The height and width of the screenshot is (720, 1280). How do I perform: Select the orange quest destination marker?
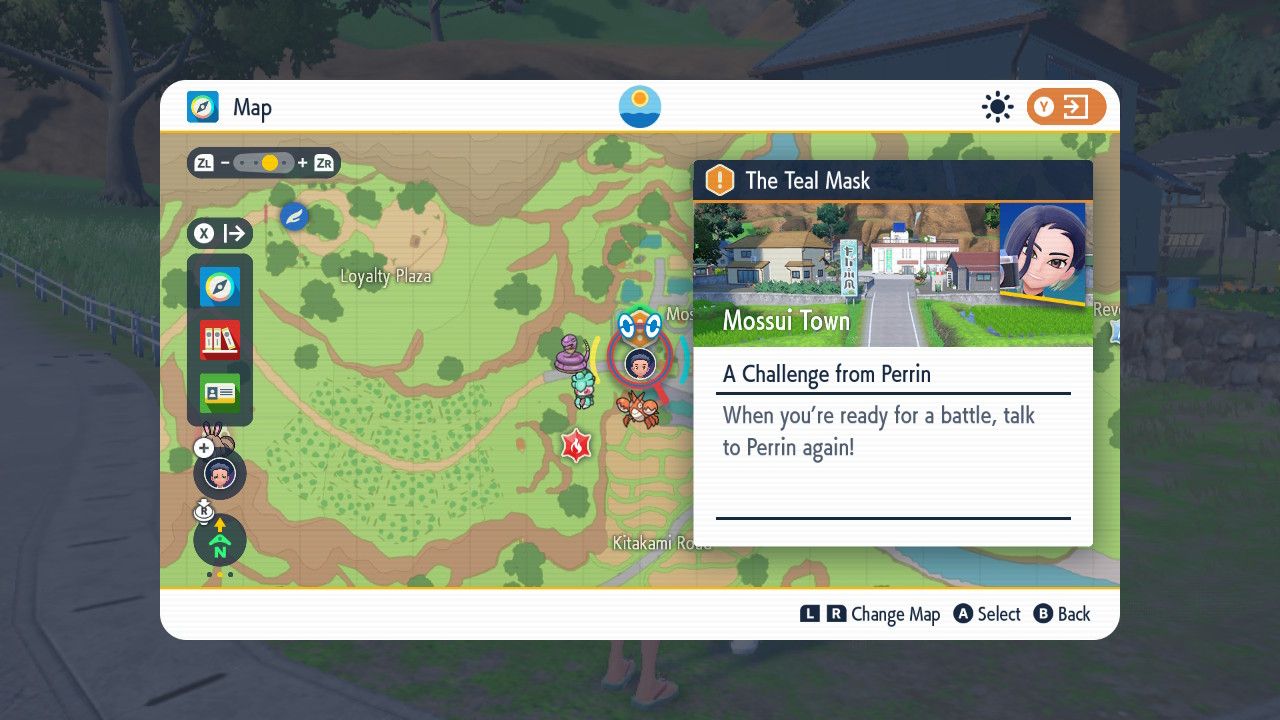click(x=640, y=323)
